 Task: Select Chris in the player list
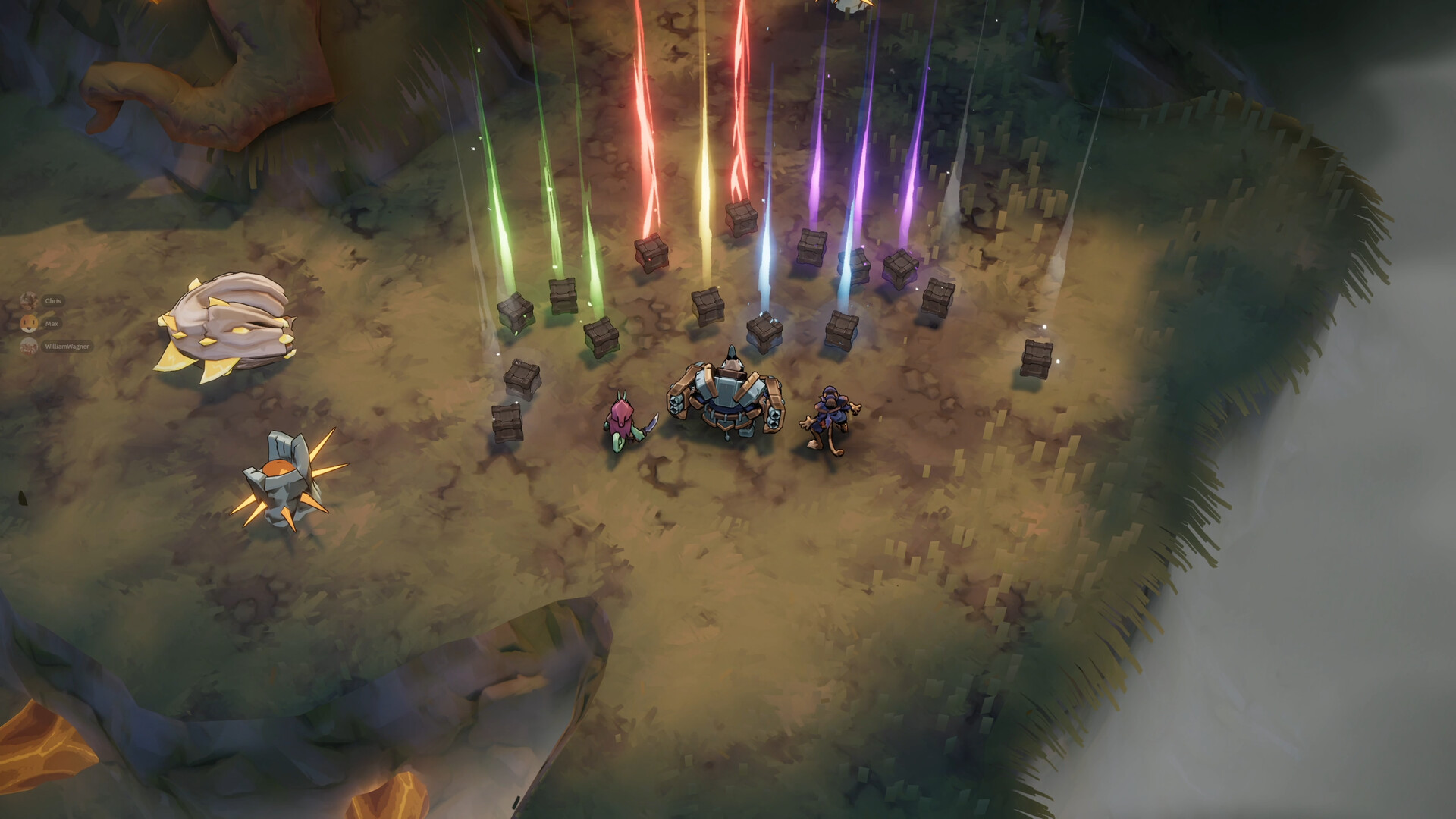point(52,301)
